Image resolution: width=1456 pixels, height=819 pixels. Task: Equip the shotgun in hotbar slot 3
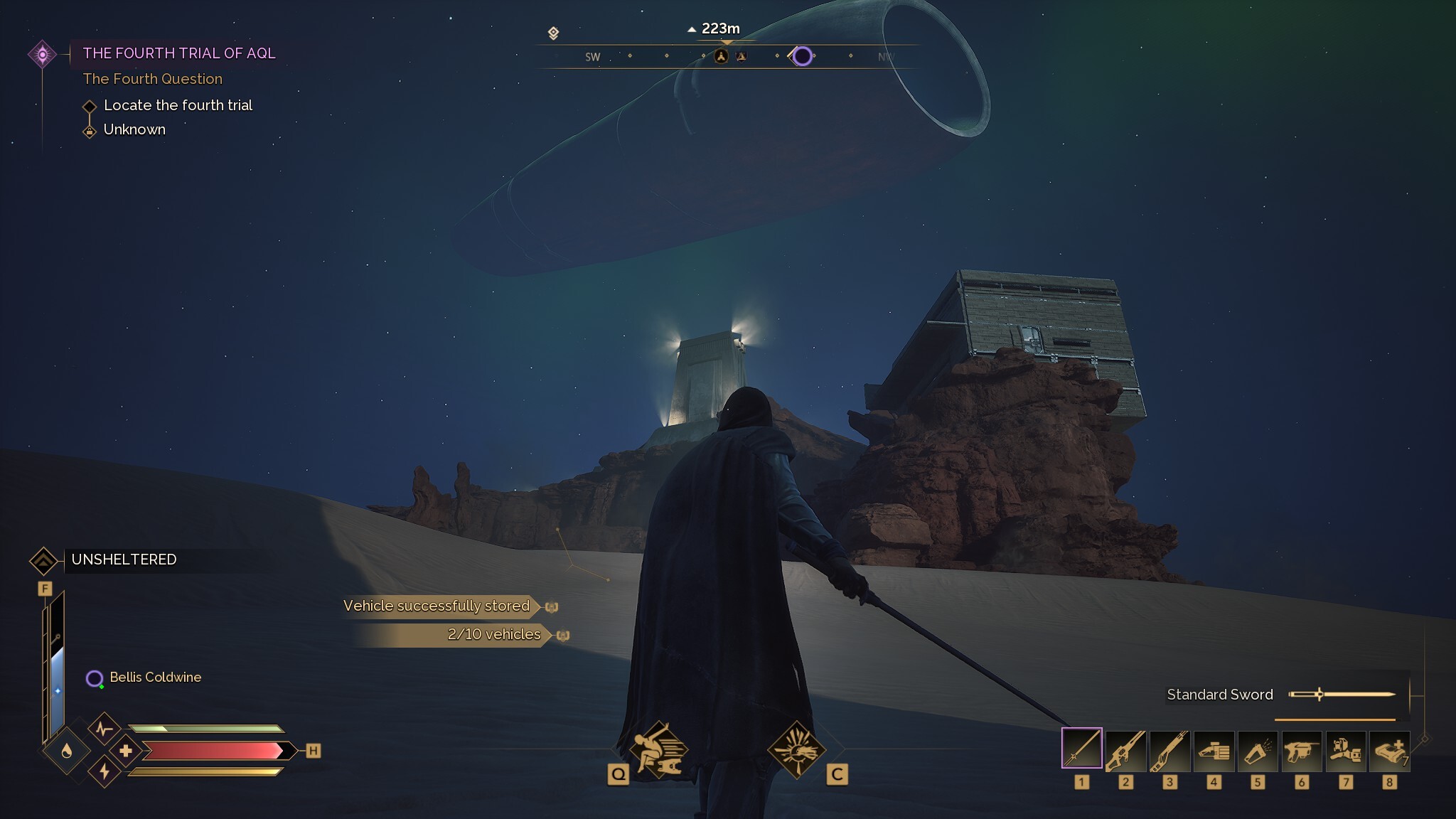click(1169, 751)
